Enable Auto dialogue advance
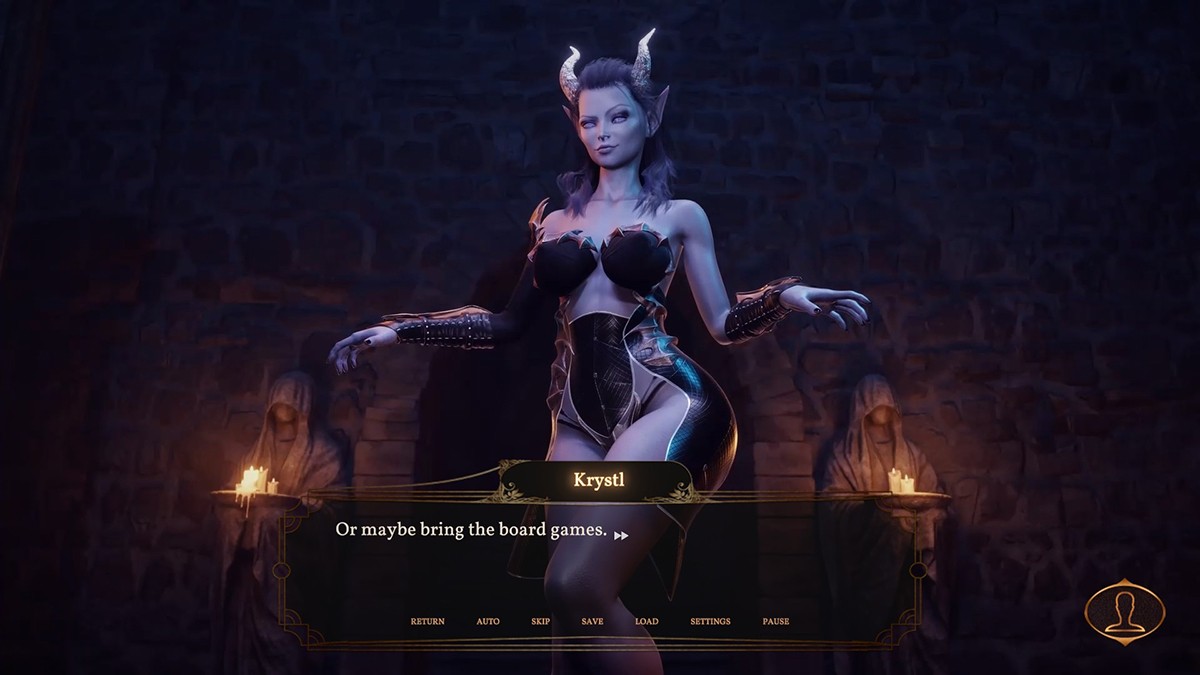The image size is (1200, 675). [x=488, y=621]
